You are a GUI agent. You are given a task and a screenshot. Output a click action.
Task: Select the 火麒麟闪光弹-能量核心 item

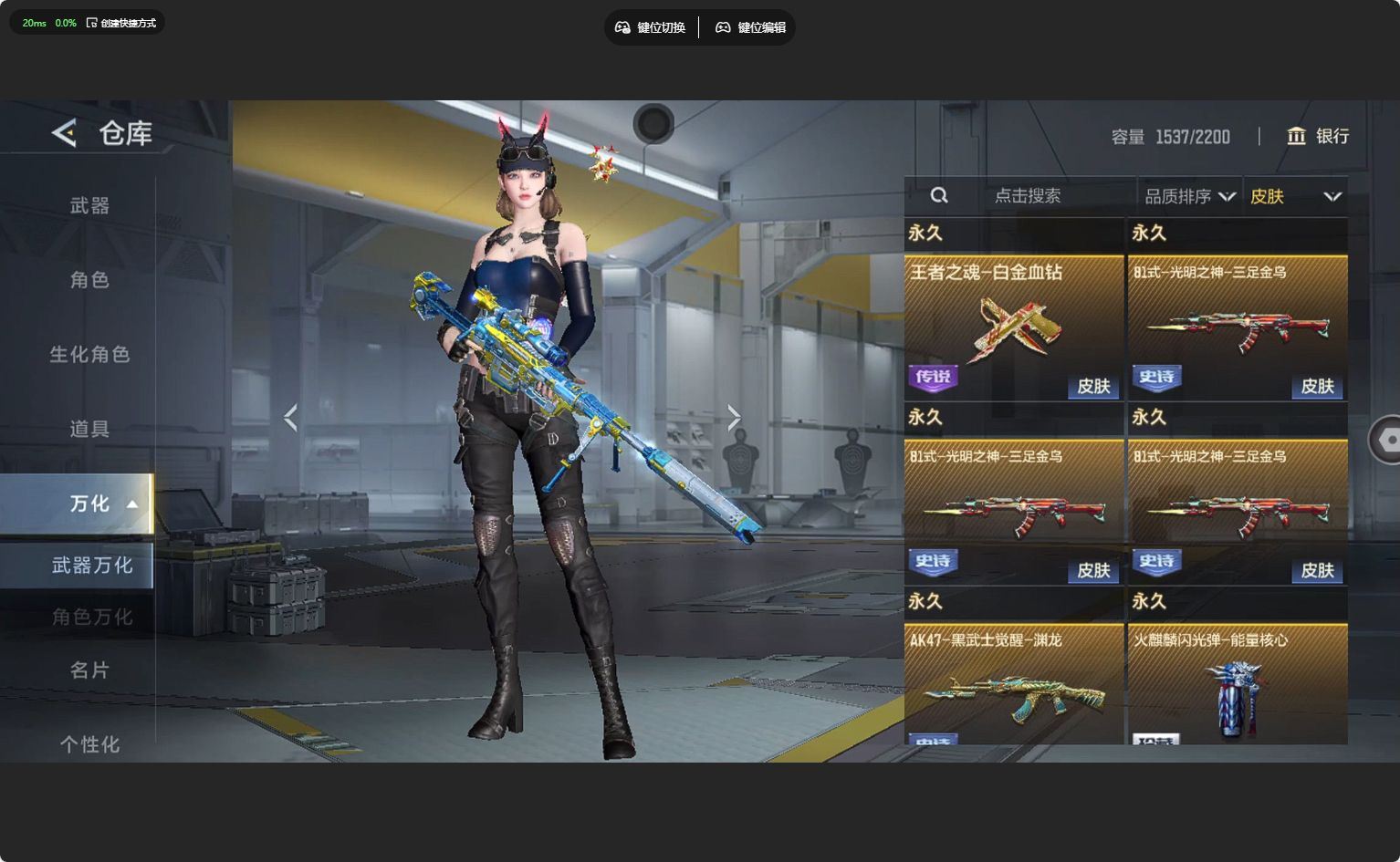click(x=1238, y=684)
